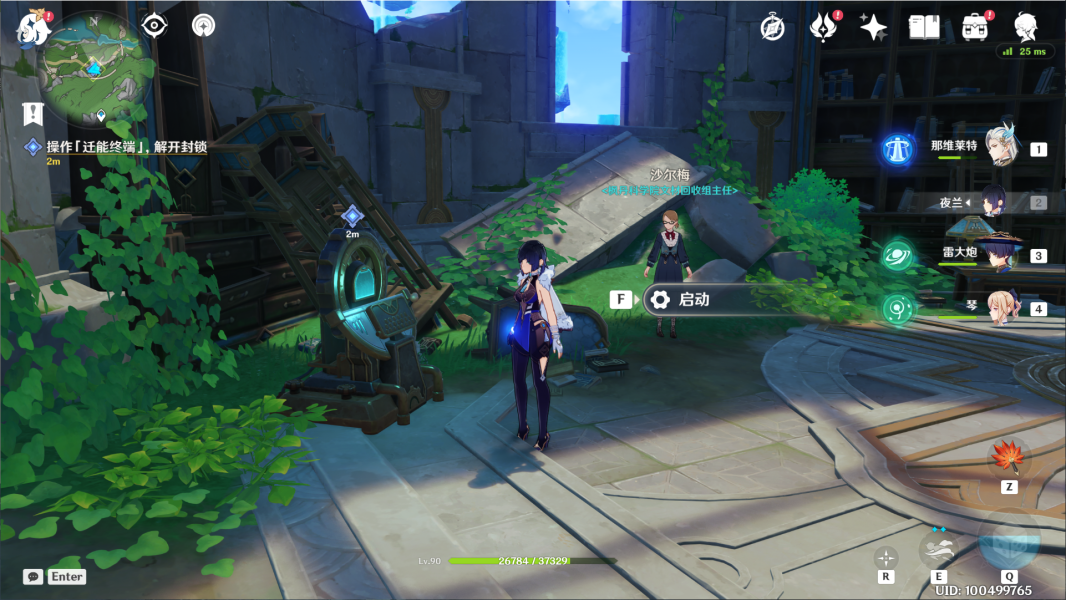Use the red leaf gadget icon
The width and height of the screenshot is (1066, 600).
point(1008,458)
